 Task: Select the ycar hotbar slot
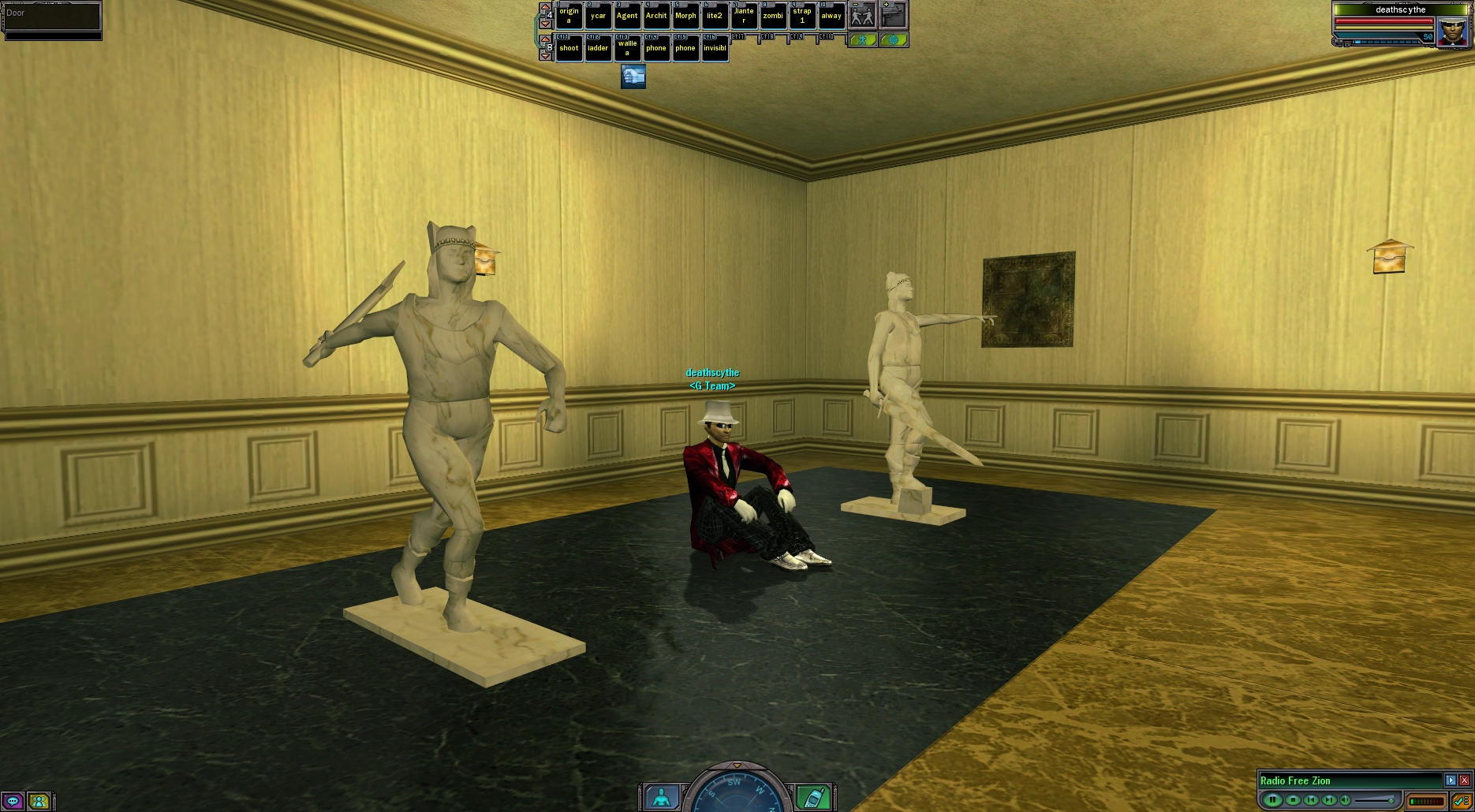pyautogui.click(x=598, y=16)
